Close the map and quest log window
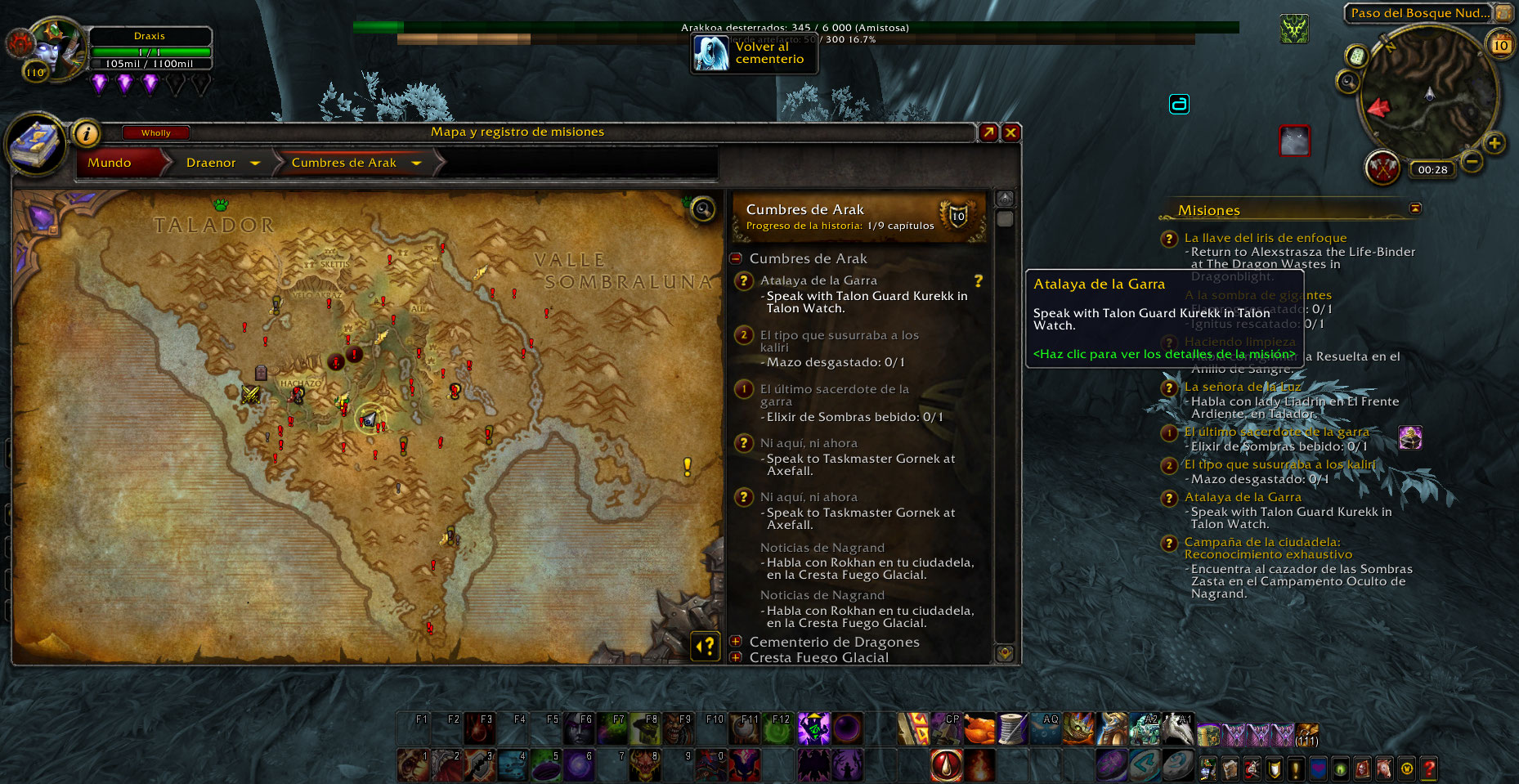The image size is (1519, 784). pyautogui.click(x=1011, y=132)
